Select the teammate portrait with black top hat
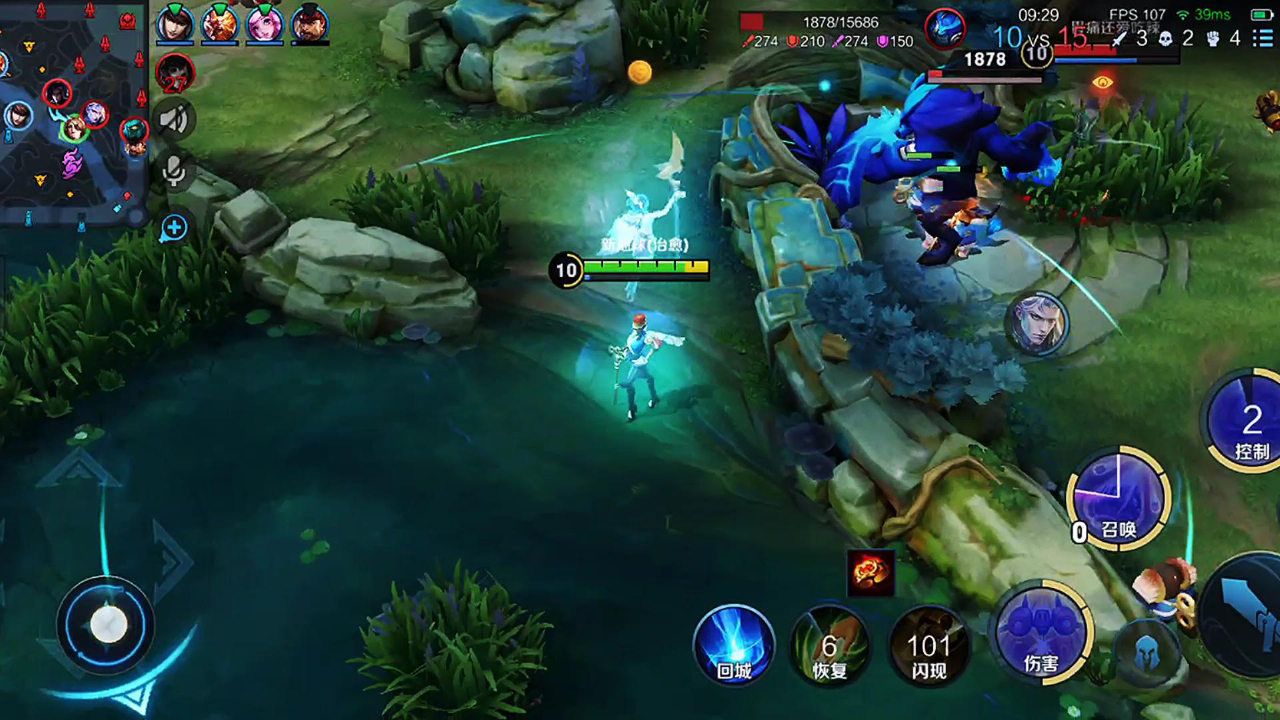This screenshot has width=1280, height=720. 310,23
